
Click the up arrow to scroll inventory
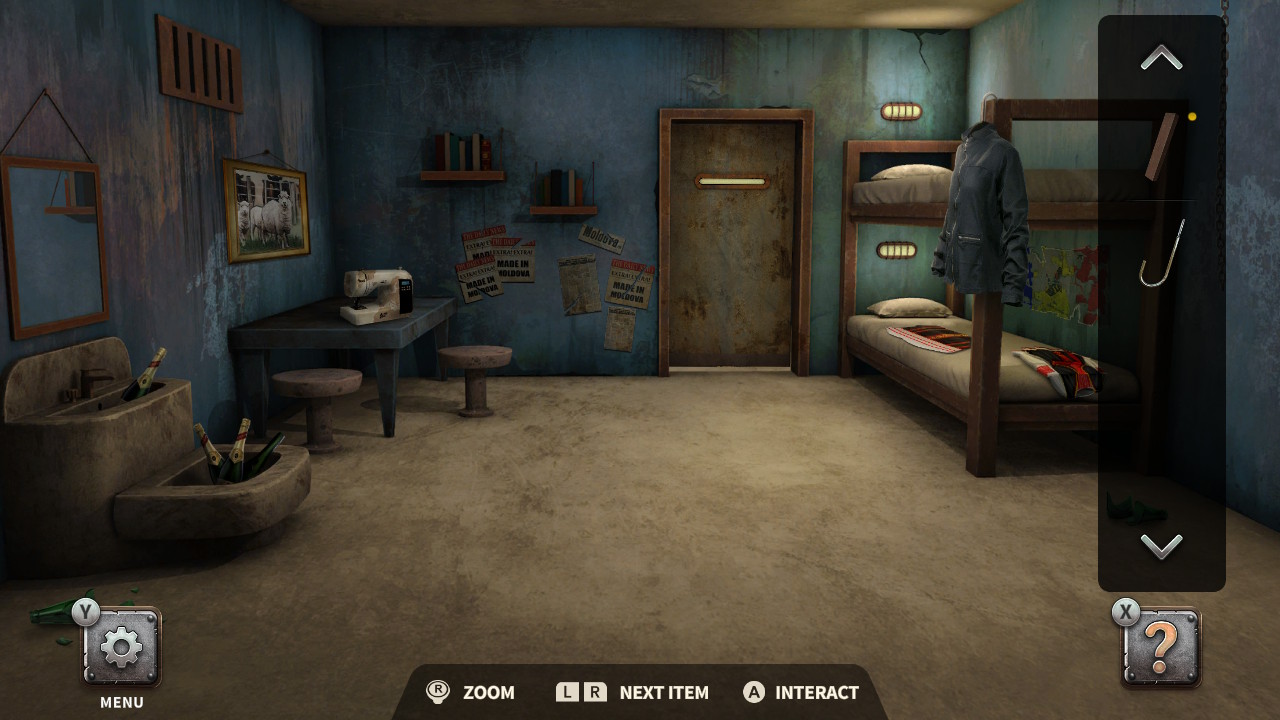(1160, 57)
